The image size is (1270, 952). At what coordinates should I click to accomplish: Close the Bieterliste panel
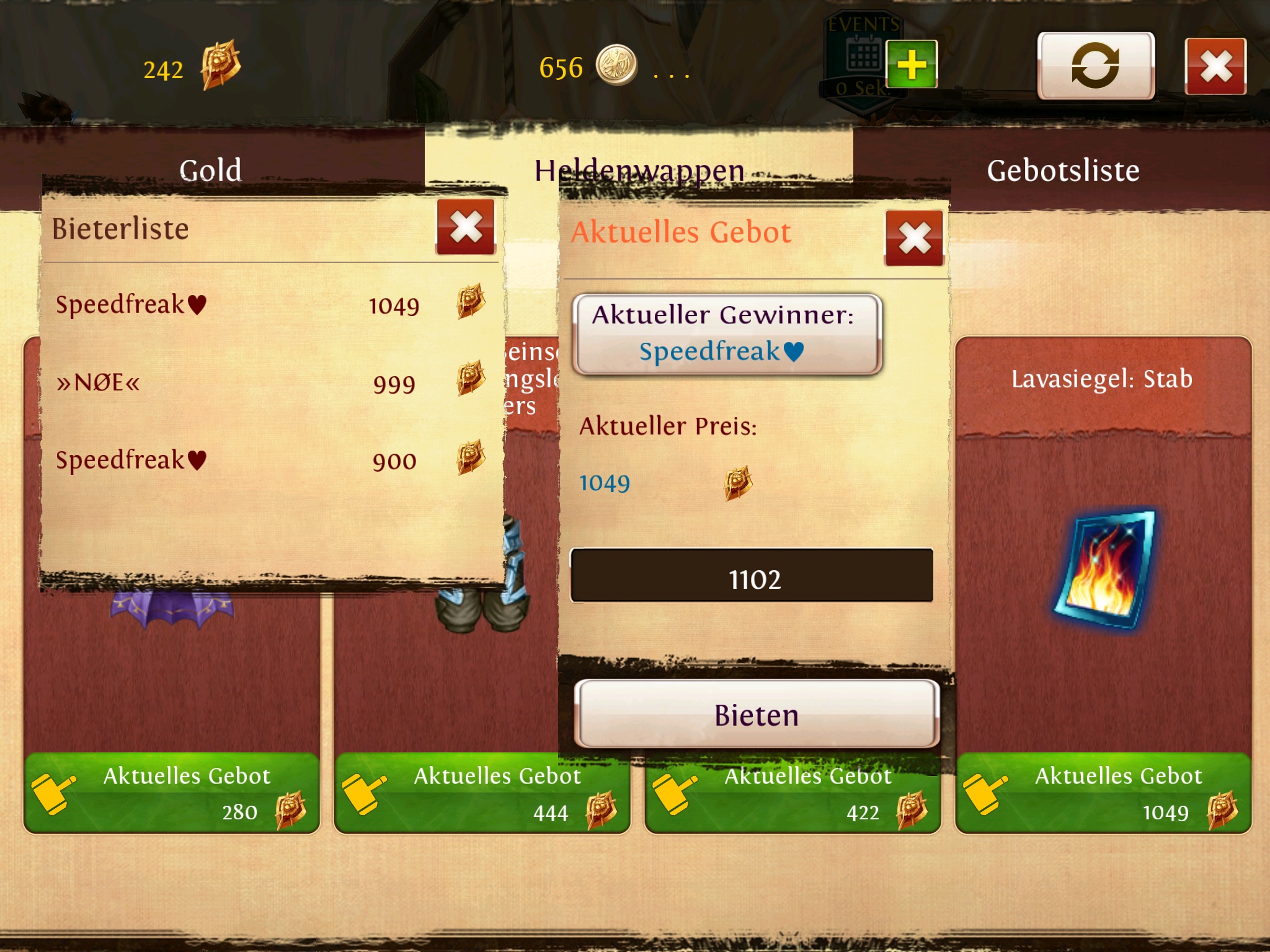click(x=466, y=227)
